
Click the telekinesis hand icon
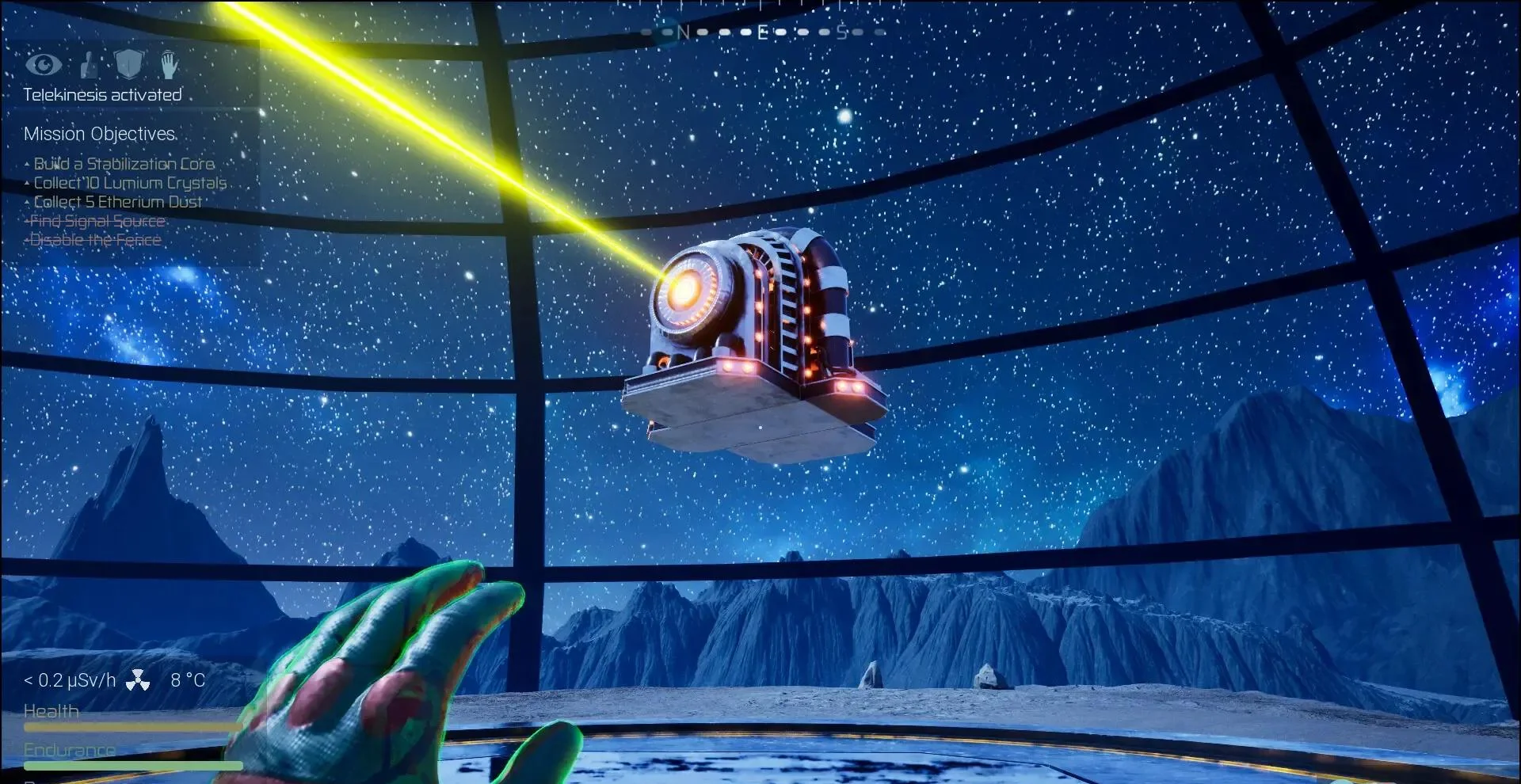tap(169, 64)
